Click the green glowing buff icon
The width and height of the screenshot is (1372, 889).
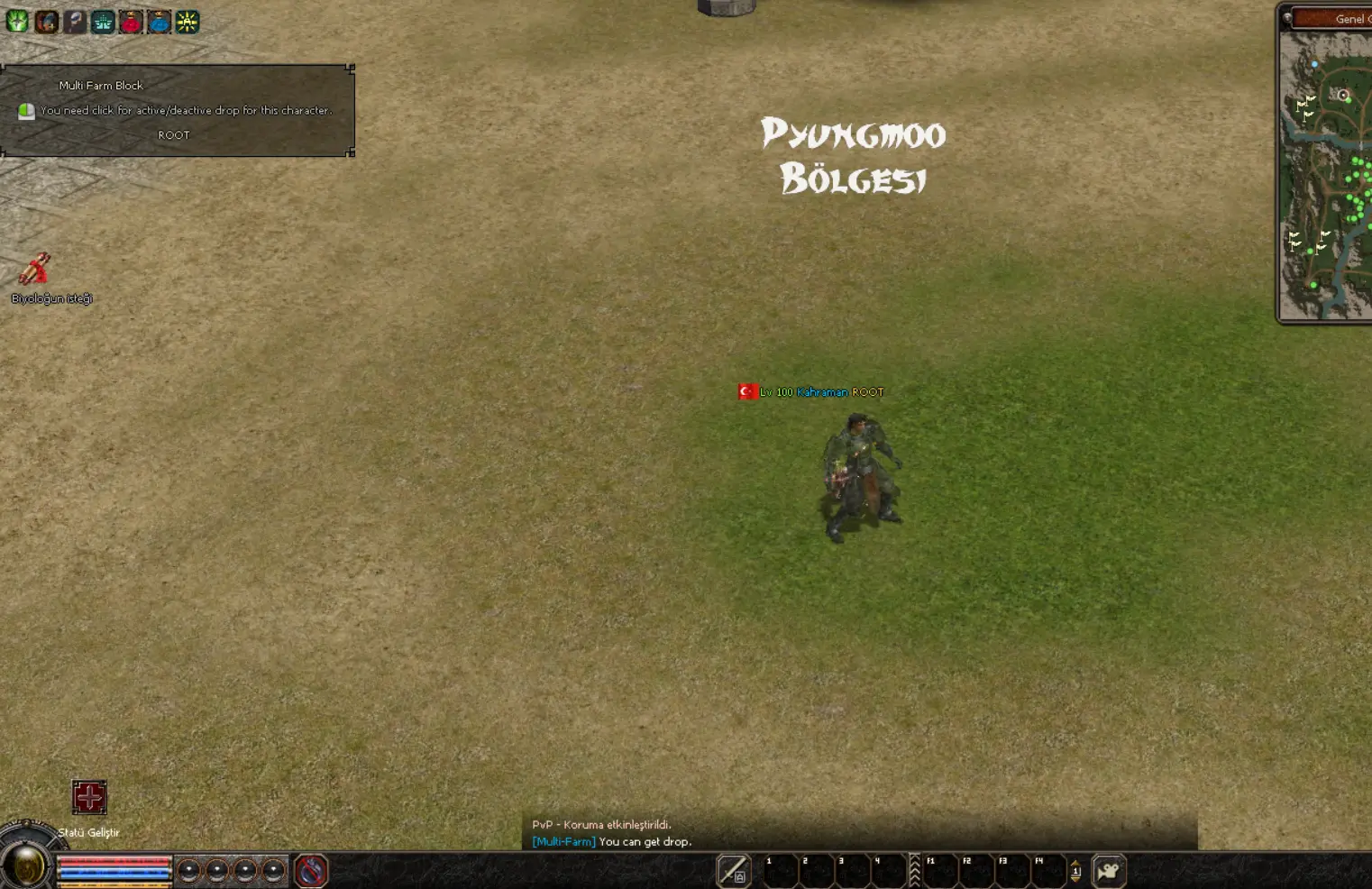coord(17,21)
